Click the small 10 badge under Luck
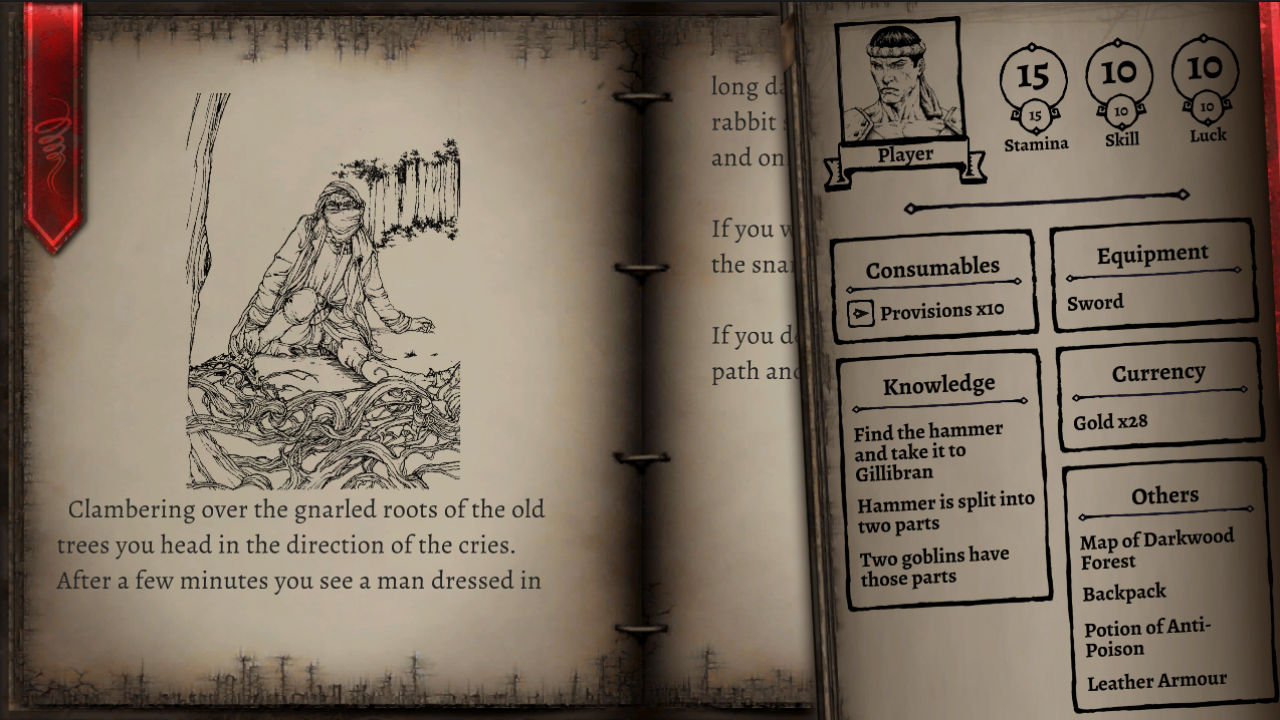The width and height of the screenshot is (1280, 720). coord(1205,109)
